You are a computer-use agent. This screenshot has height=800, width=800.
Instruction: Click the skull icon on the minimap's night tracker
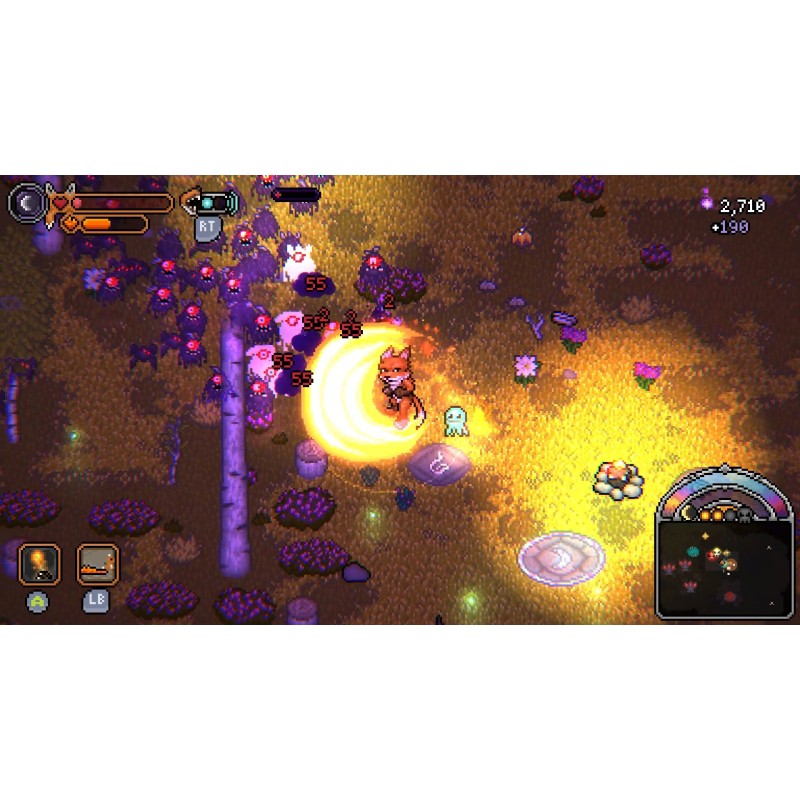tap(743, 514)
